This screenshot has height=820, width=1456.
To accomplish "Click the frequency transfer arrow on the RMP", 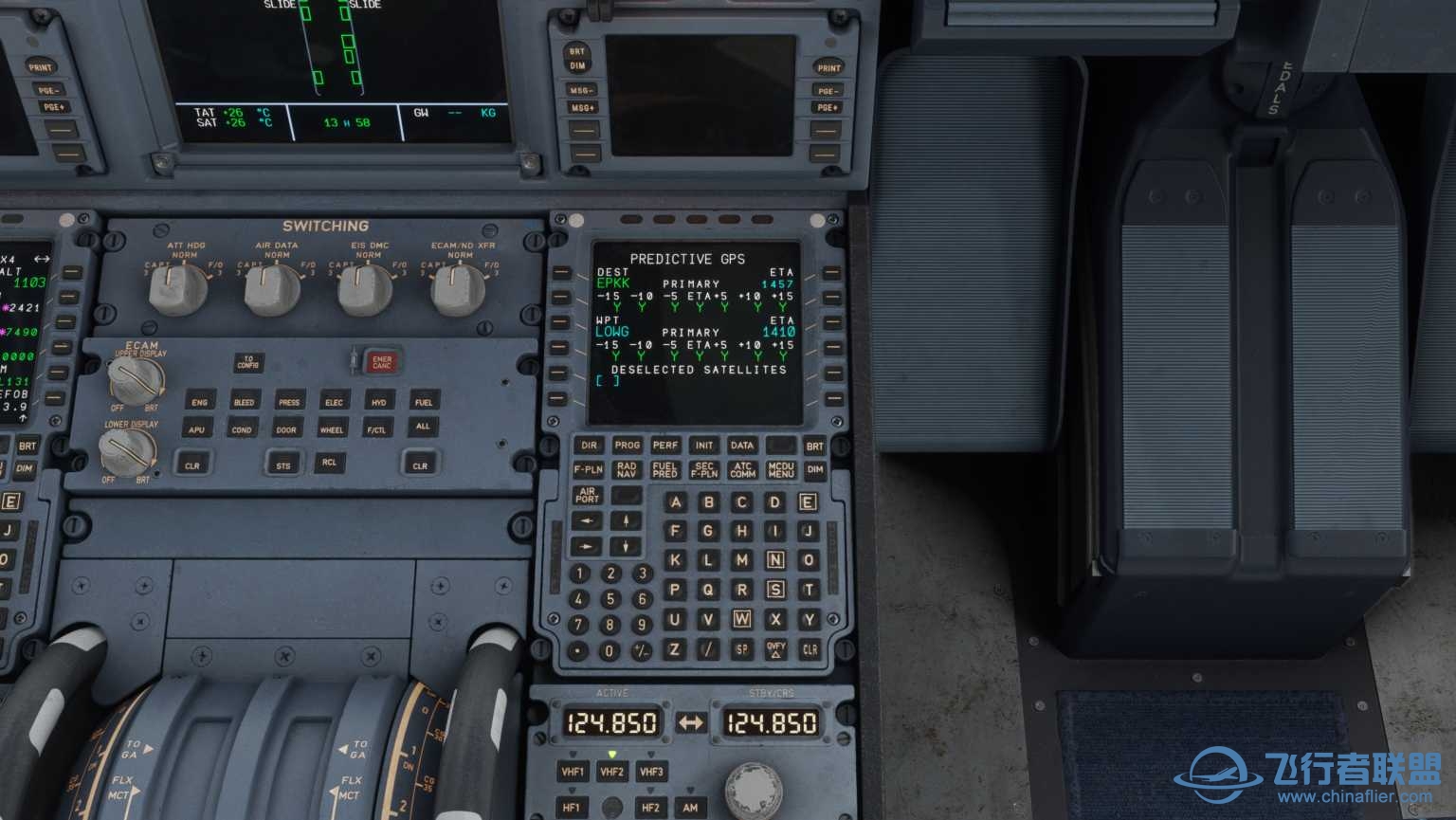I will pos(689,721).
